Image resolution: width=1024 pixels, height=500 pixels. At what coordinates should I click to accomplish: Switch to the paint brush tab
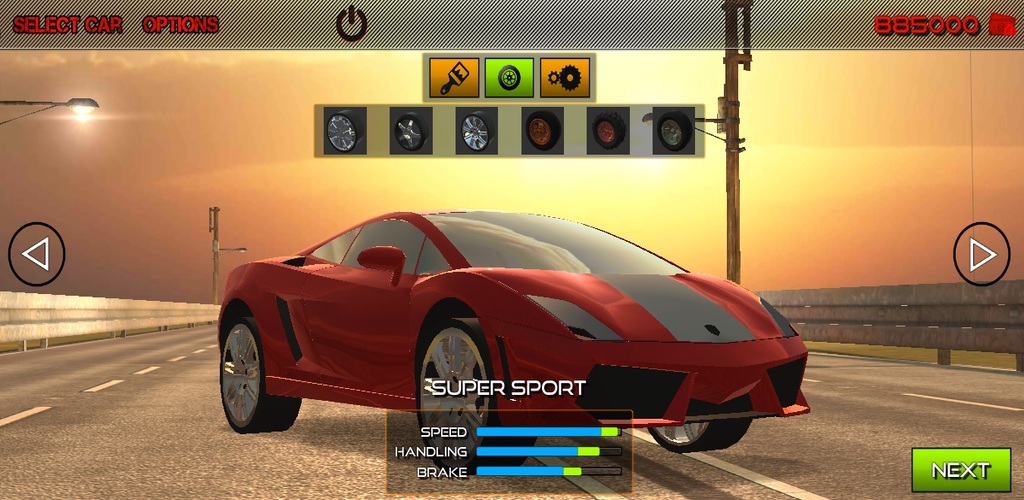click(454, 77)
